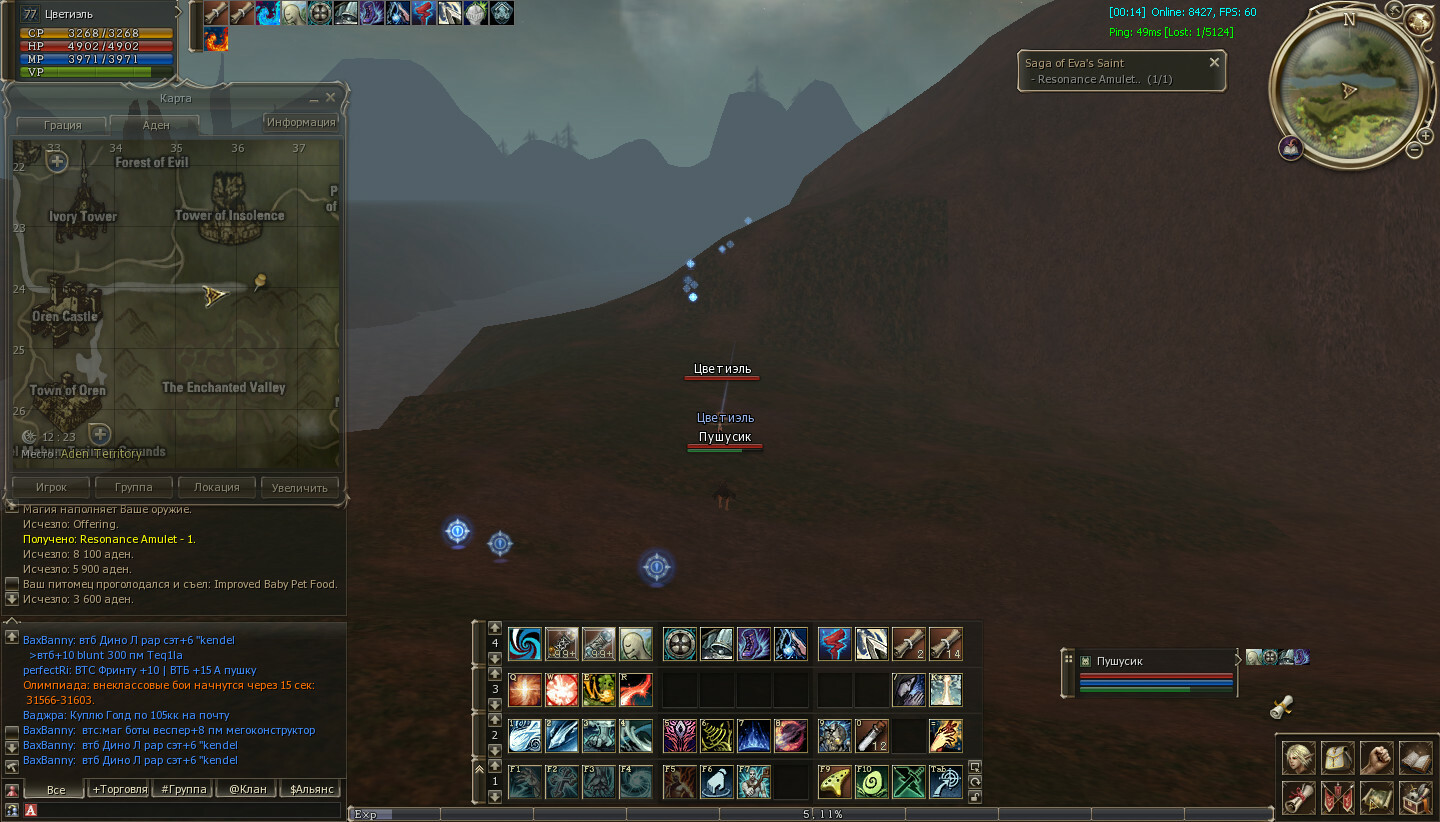Screen dimensions: 1440x822
Task: Click the circular minimap
Action: pyautogui.click(x=1346, y=89)
